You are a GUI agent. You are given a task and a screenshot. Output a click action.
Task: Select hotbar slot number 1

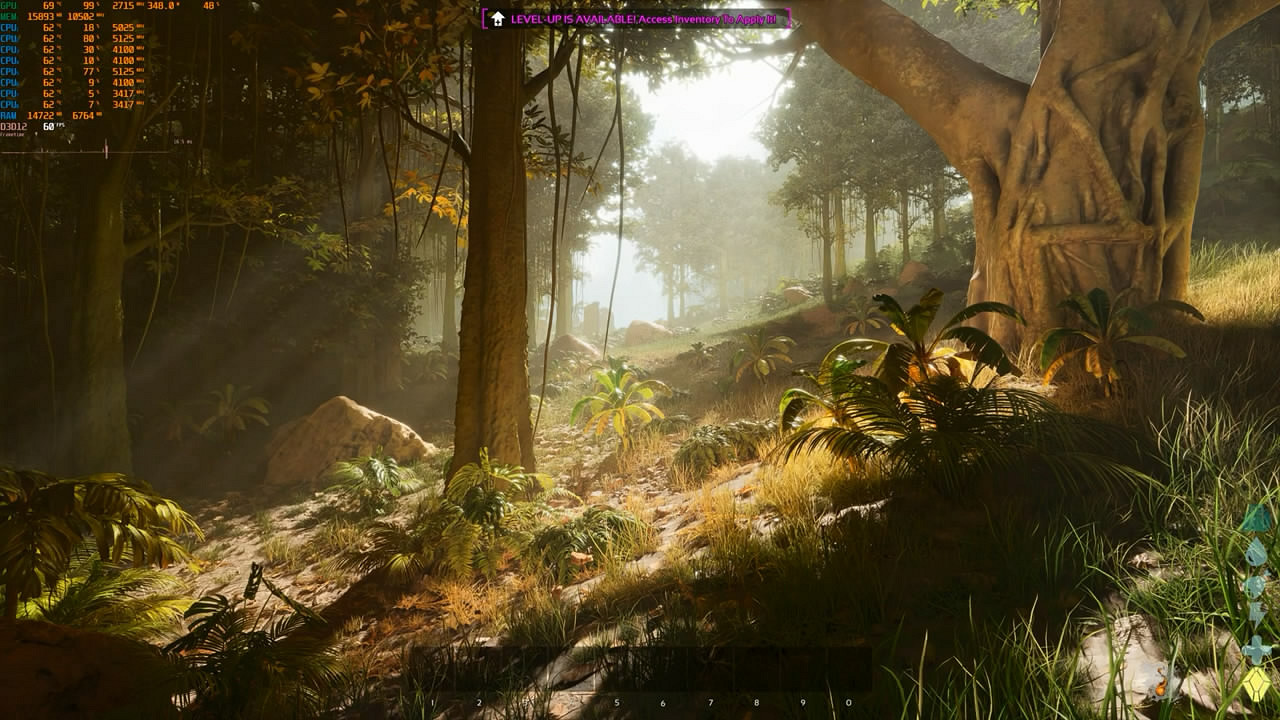pyautogui.click(x=433, y=672)
